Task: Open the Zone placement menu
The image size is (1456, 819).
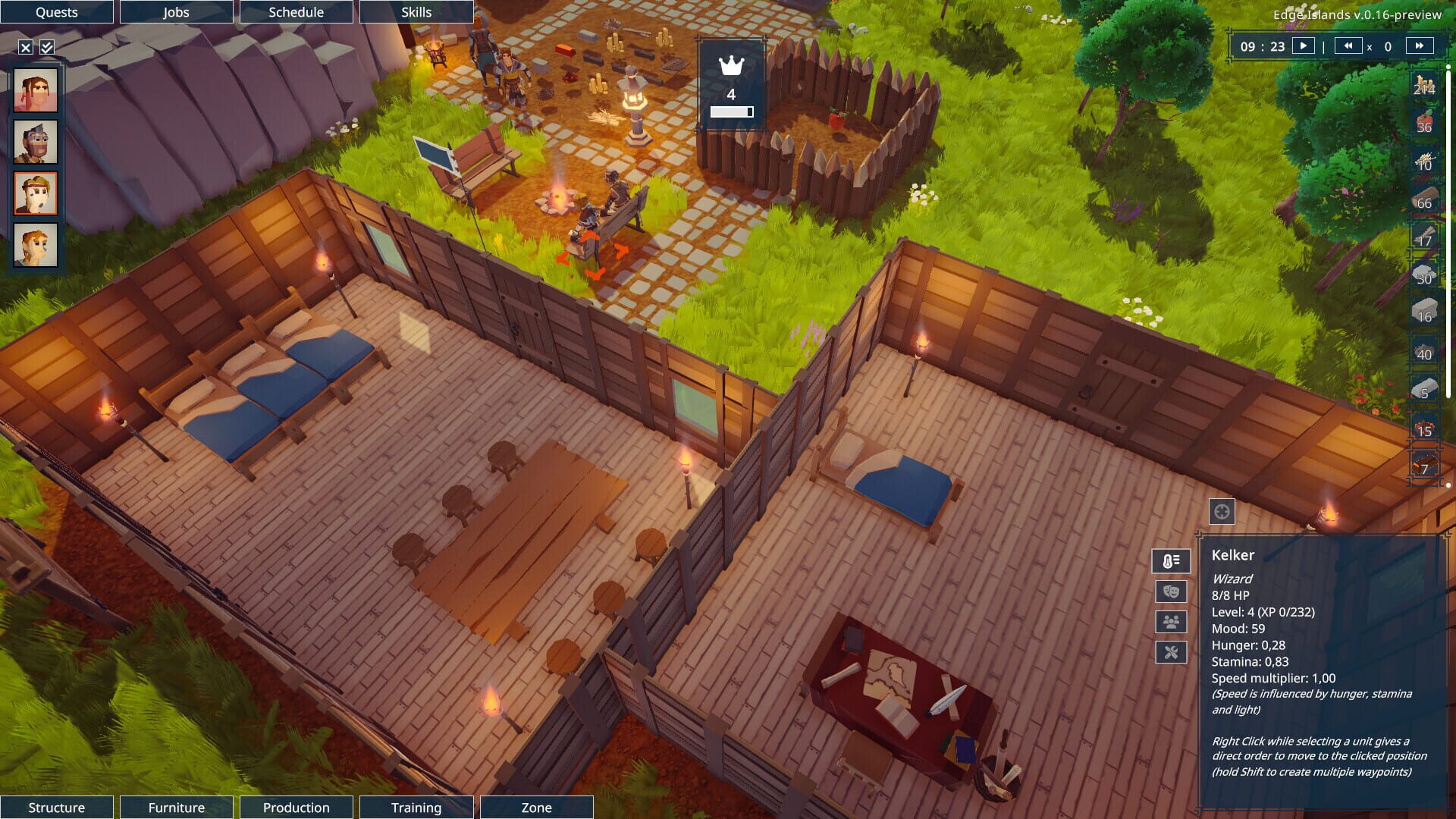Action: click(x=536, y=807)
